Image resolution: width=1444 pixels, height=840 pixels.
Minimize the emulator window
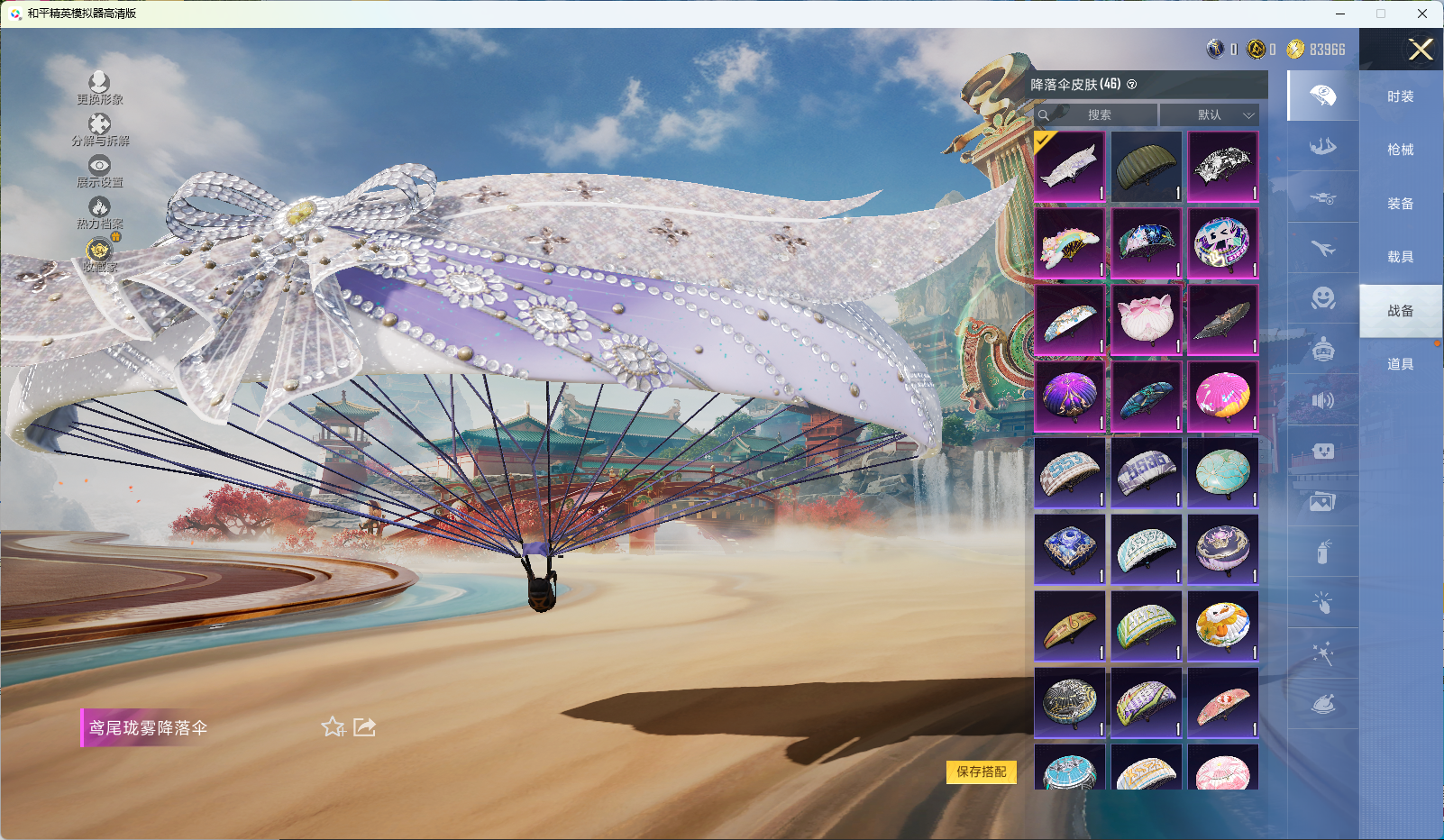coord(1340,14)
